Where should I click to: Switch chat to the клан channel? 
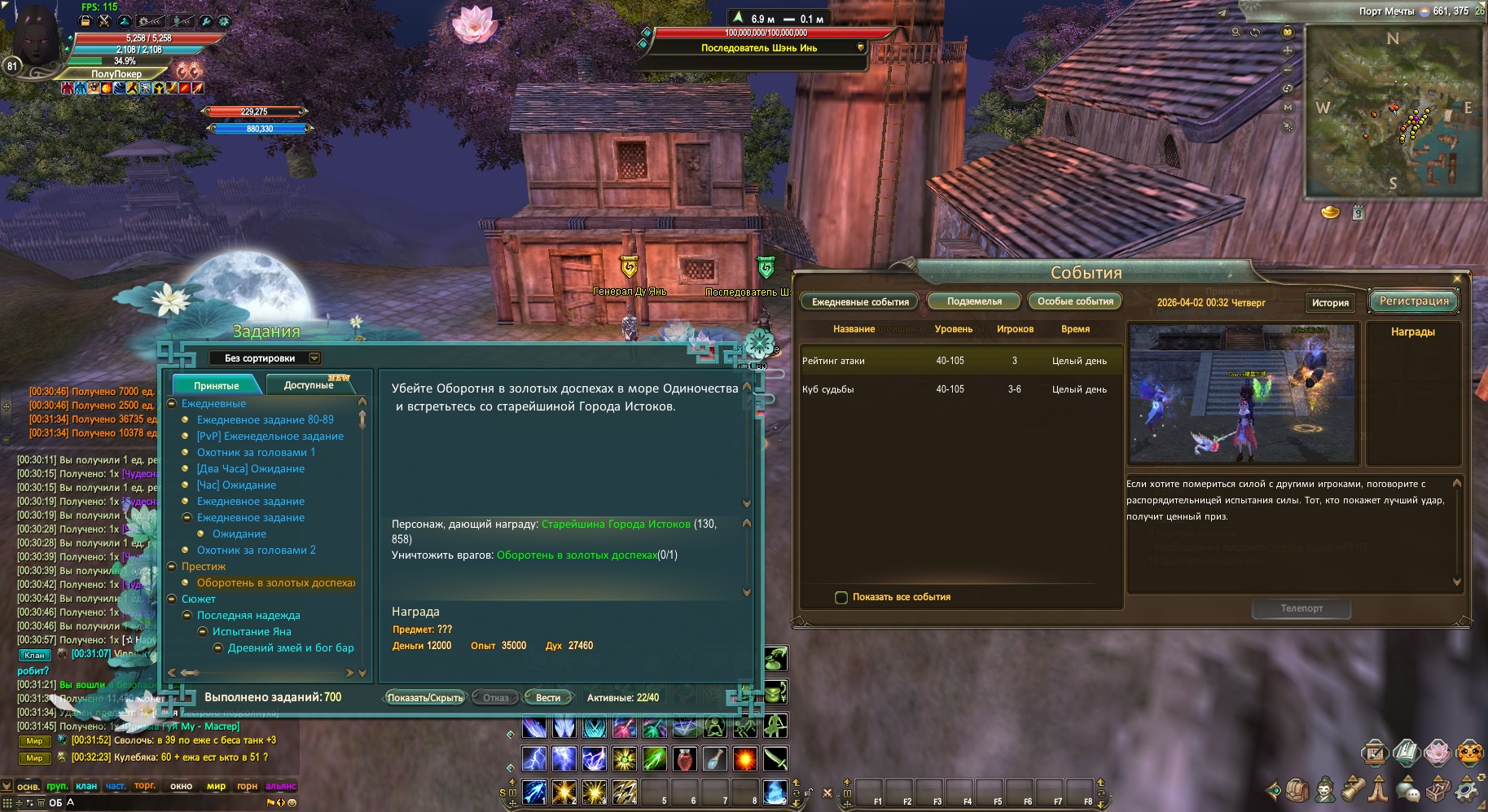click(86, 786)
